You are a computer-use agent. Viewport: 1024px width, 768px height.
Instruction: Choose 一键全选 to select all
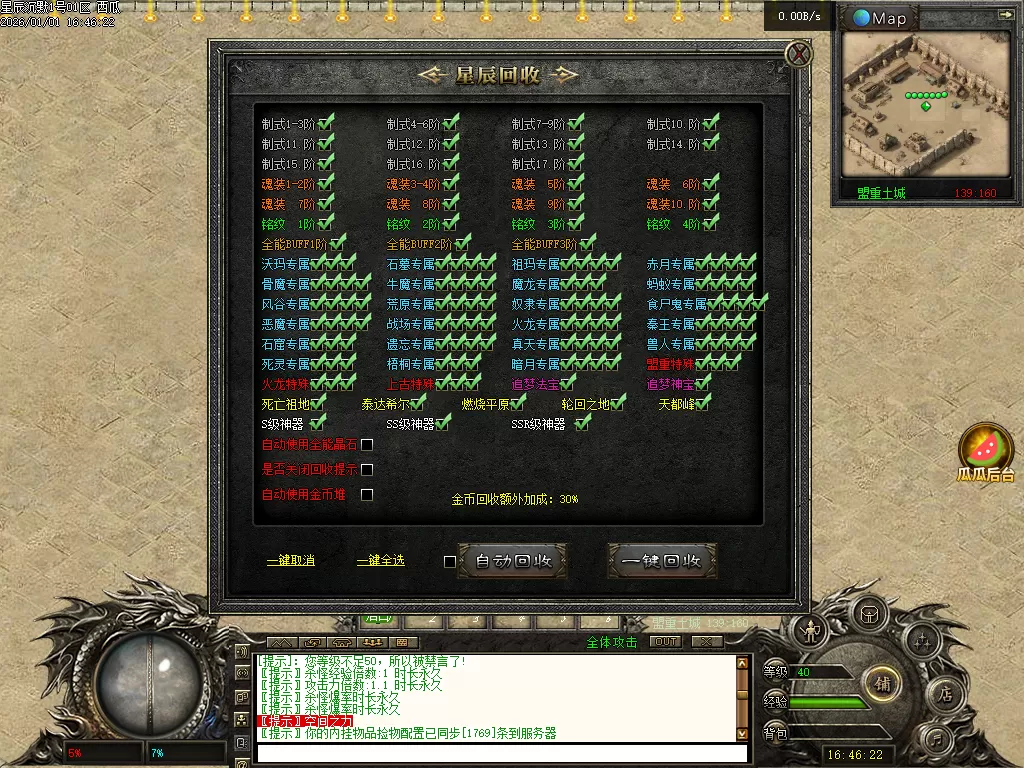click(380, 560)
